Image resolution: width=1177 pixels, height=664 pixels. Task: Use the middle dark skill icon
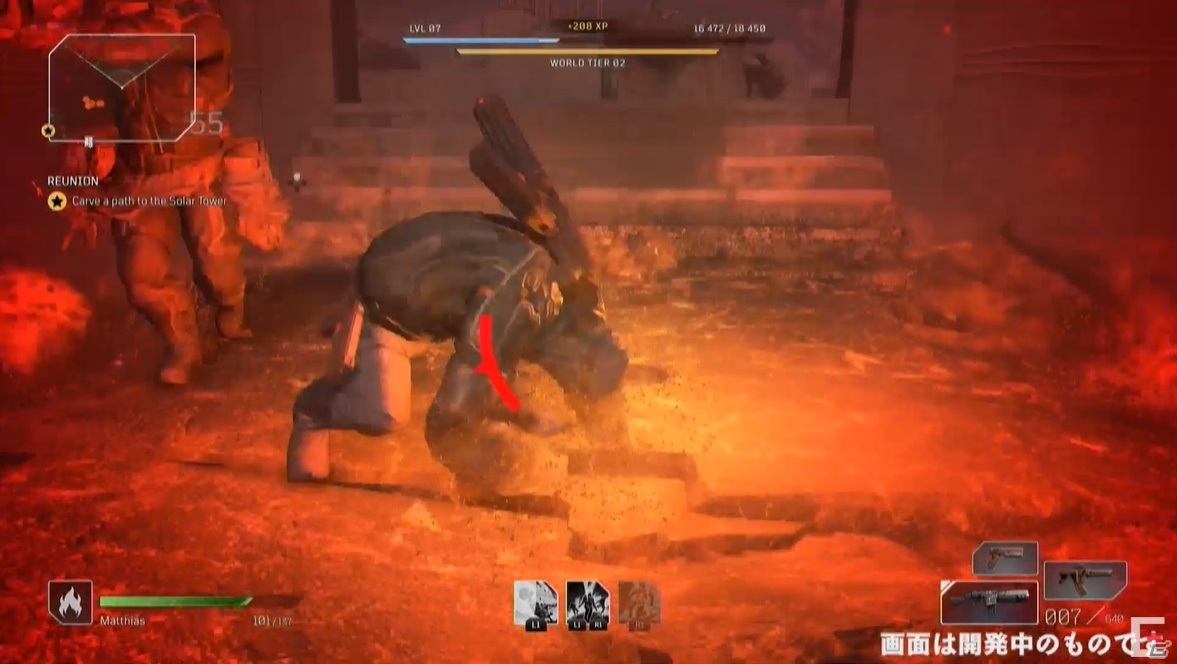point(587,604)
